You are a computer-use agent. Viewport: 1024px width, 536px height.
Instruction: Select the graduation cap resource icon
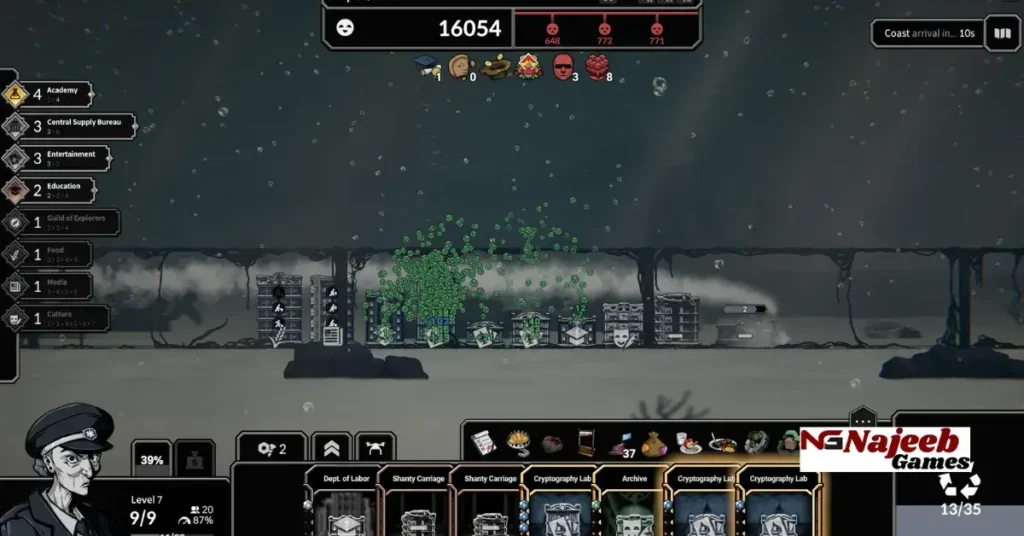pyautogui.click(x=427, y=66)
